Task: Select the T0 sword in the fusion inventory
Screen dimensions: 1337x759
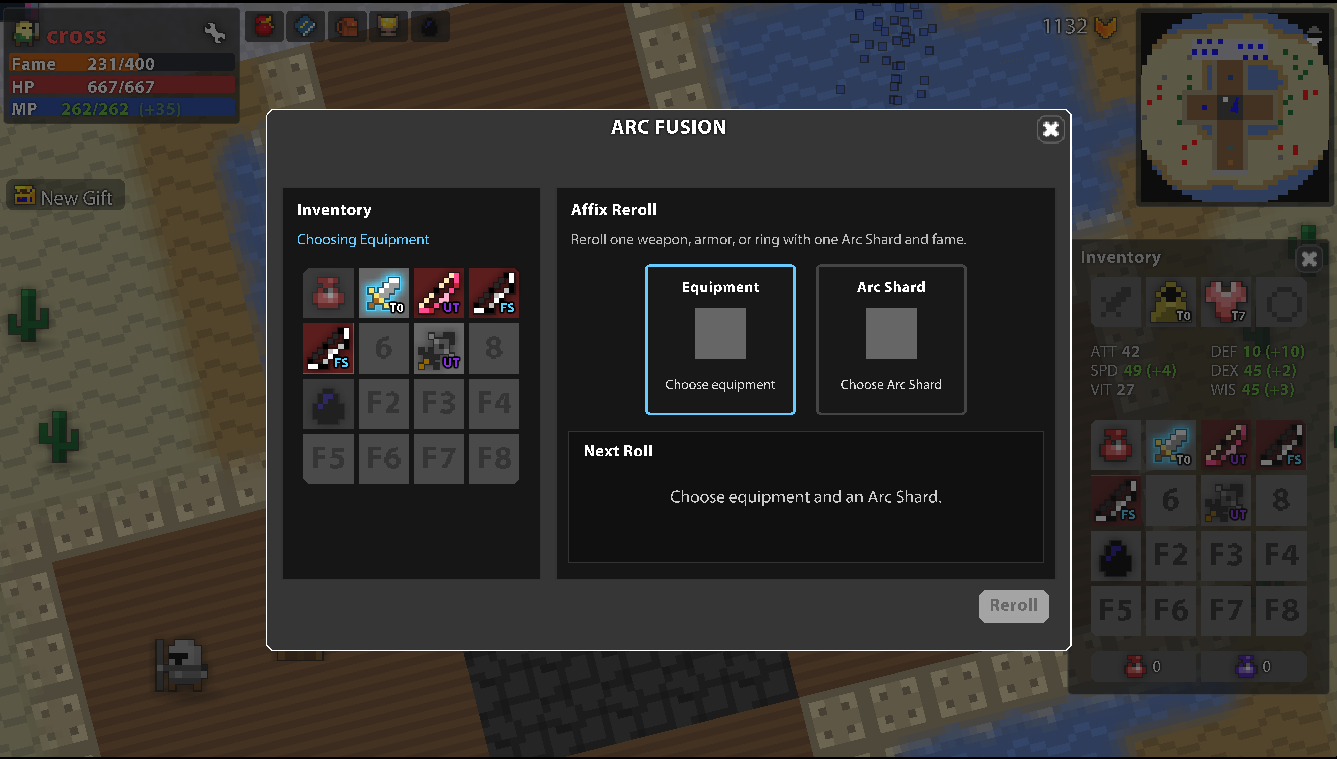Action: click(384, 293)
